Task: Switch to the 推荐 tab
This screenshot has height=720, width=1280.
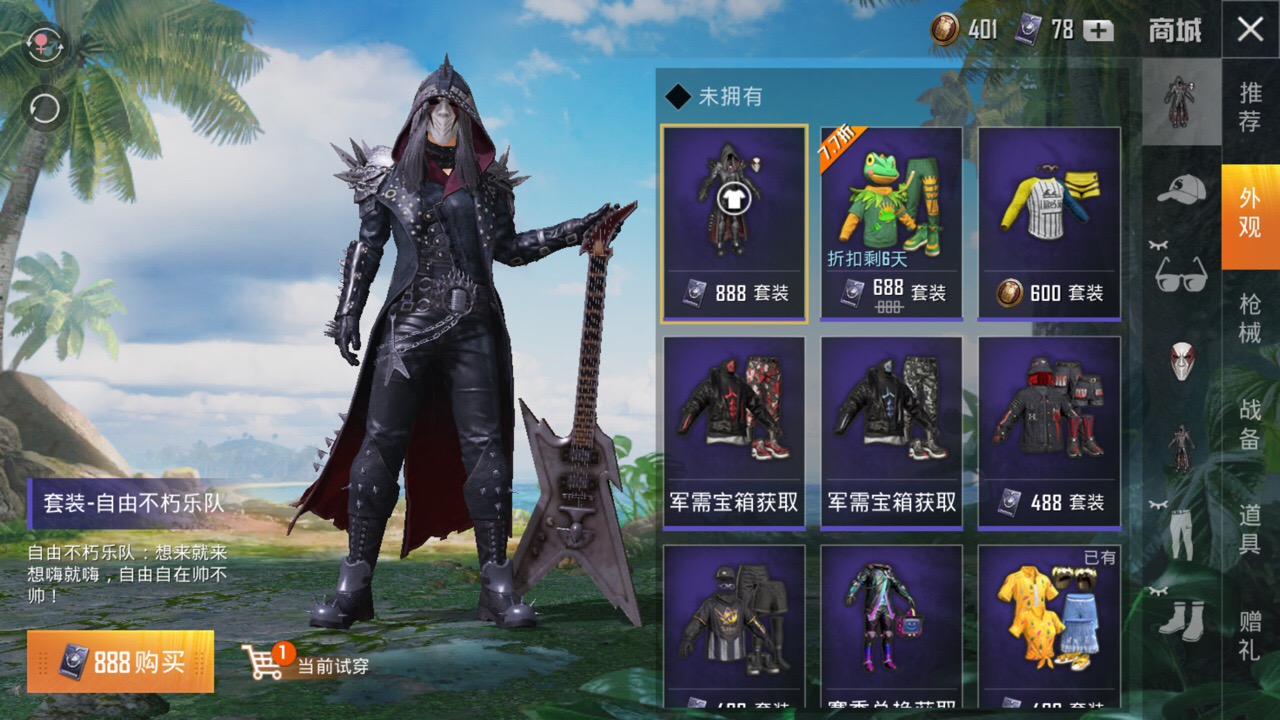Action: 1250,108
